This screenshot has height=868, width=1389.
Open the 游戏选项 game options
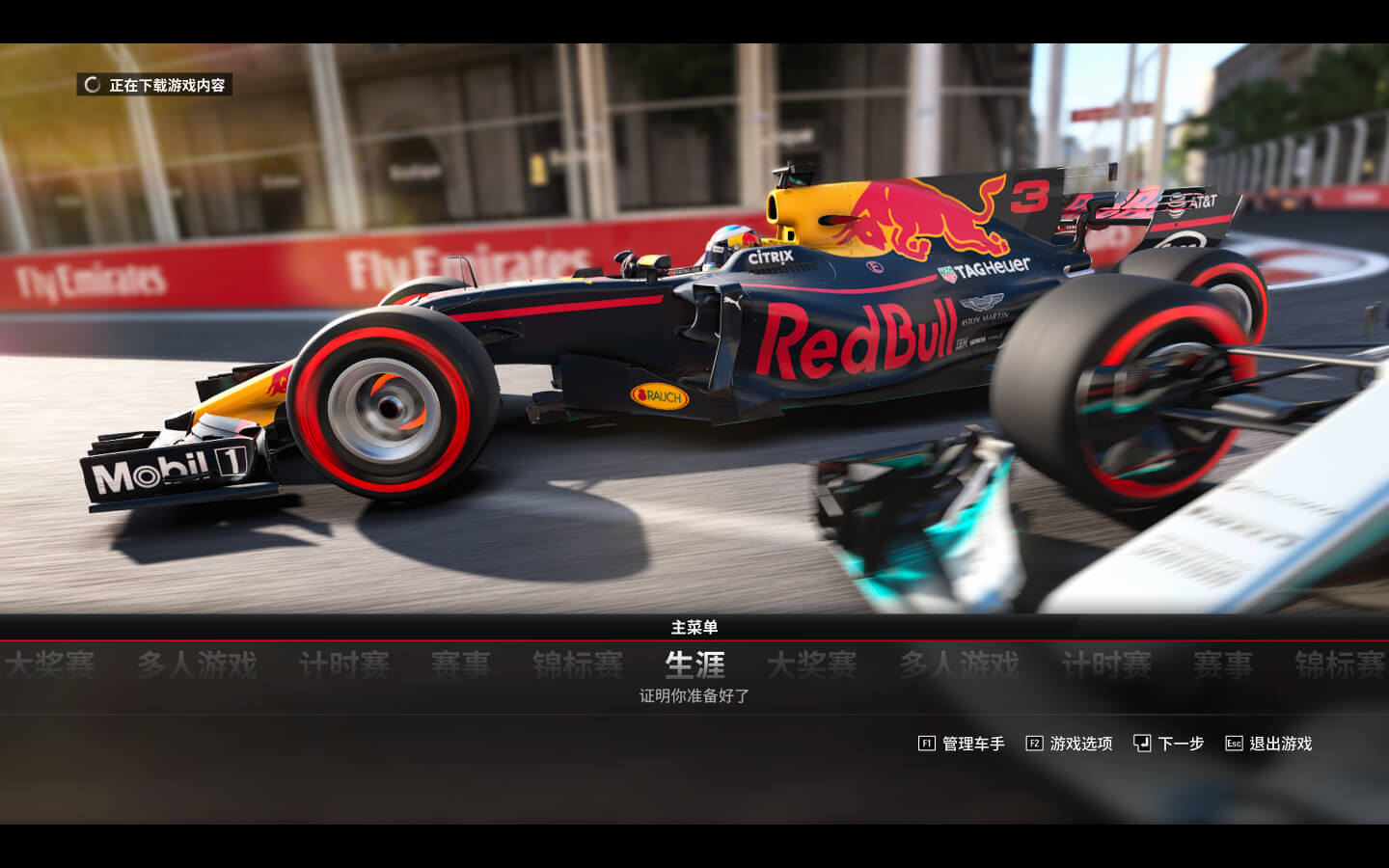pyautogui.click(x=1070, y=744)
